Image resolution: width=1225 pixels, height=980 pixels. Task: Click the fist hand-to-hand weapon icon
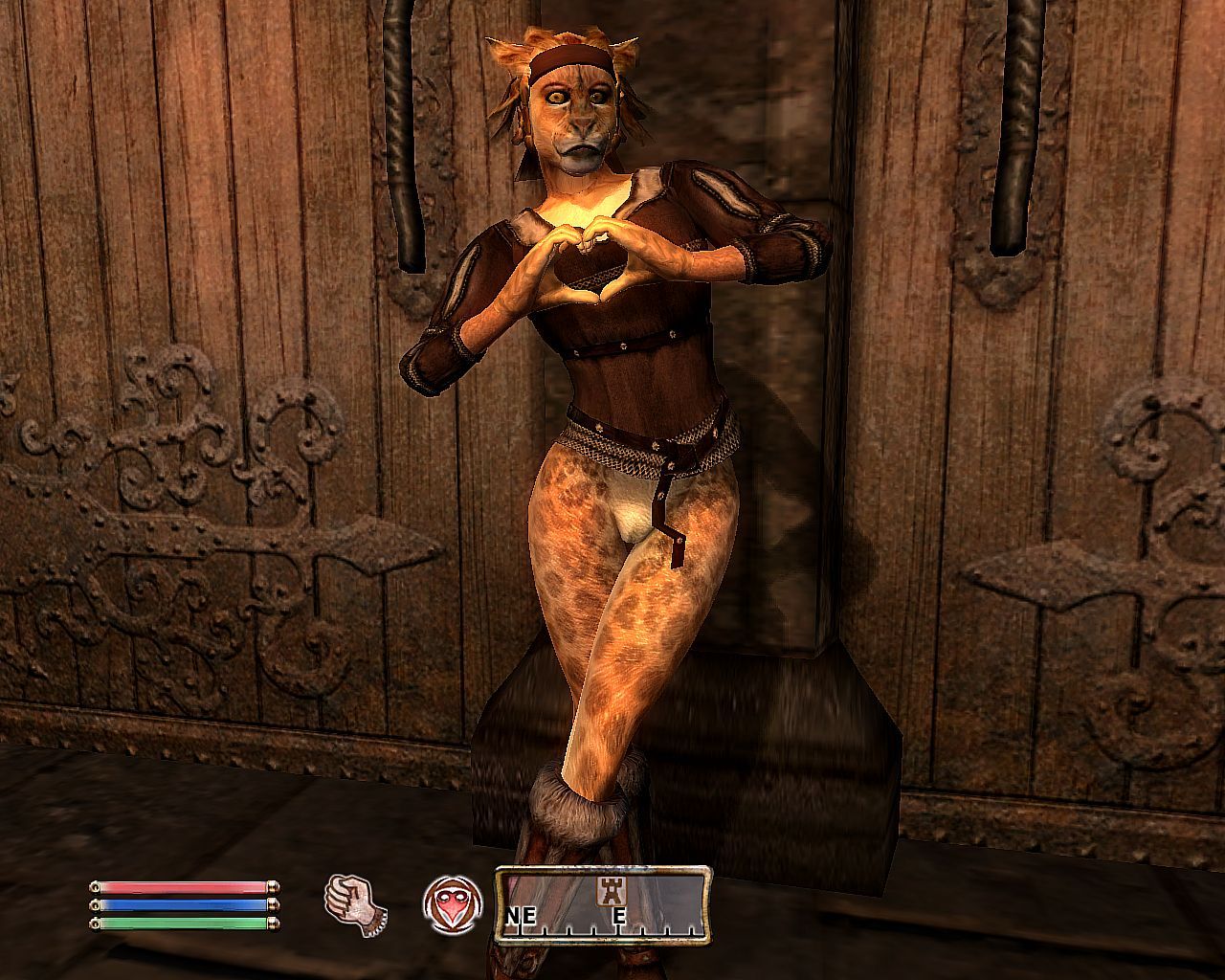[355, 902]
